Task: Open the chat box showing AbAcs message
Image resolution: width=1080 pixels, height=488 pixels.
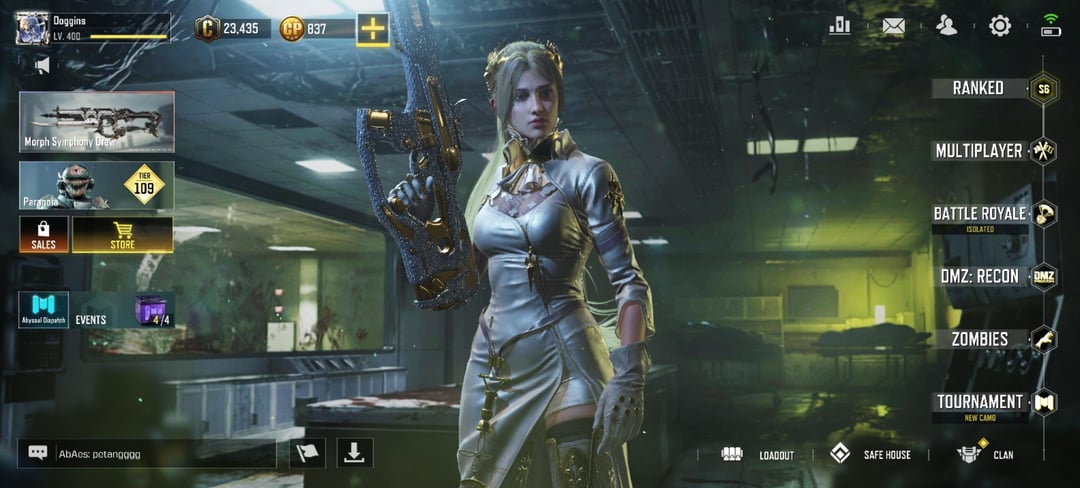Action: tap(147, 453)
